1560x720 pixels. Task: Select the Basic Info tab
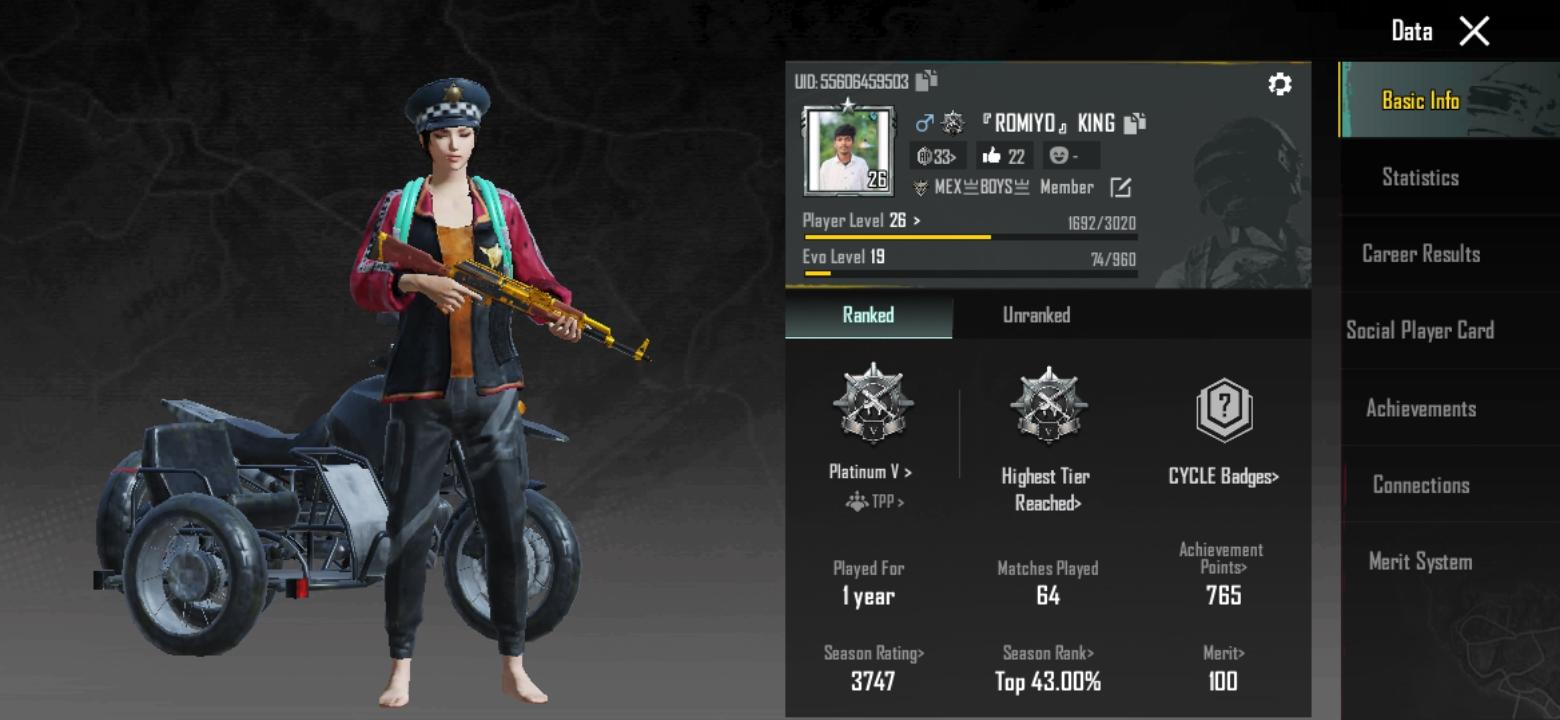click(x=1420, y=101)
